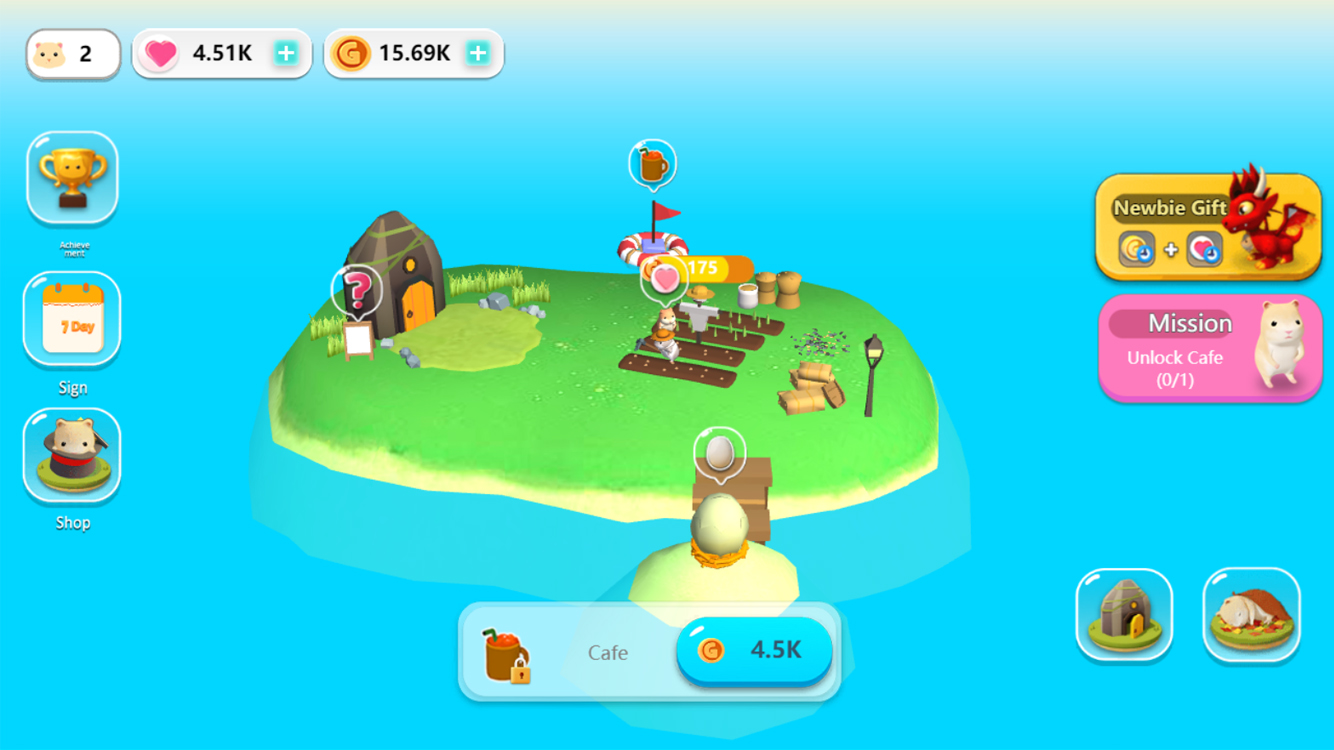This screenshot has width=1334, height=750.
Task: Tap the heart currency icon in the top bar
Action: [161, 52]
